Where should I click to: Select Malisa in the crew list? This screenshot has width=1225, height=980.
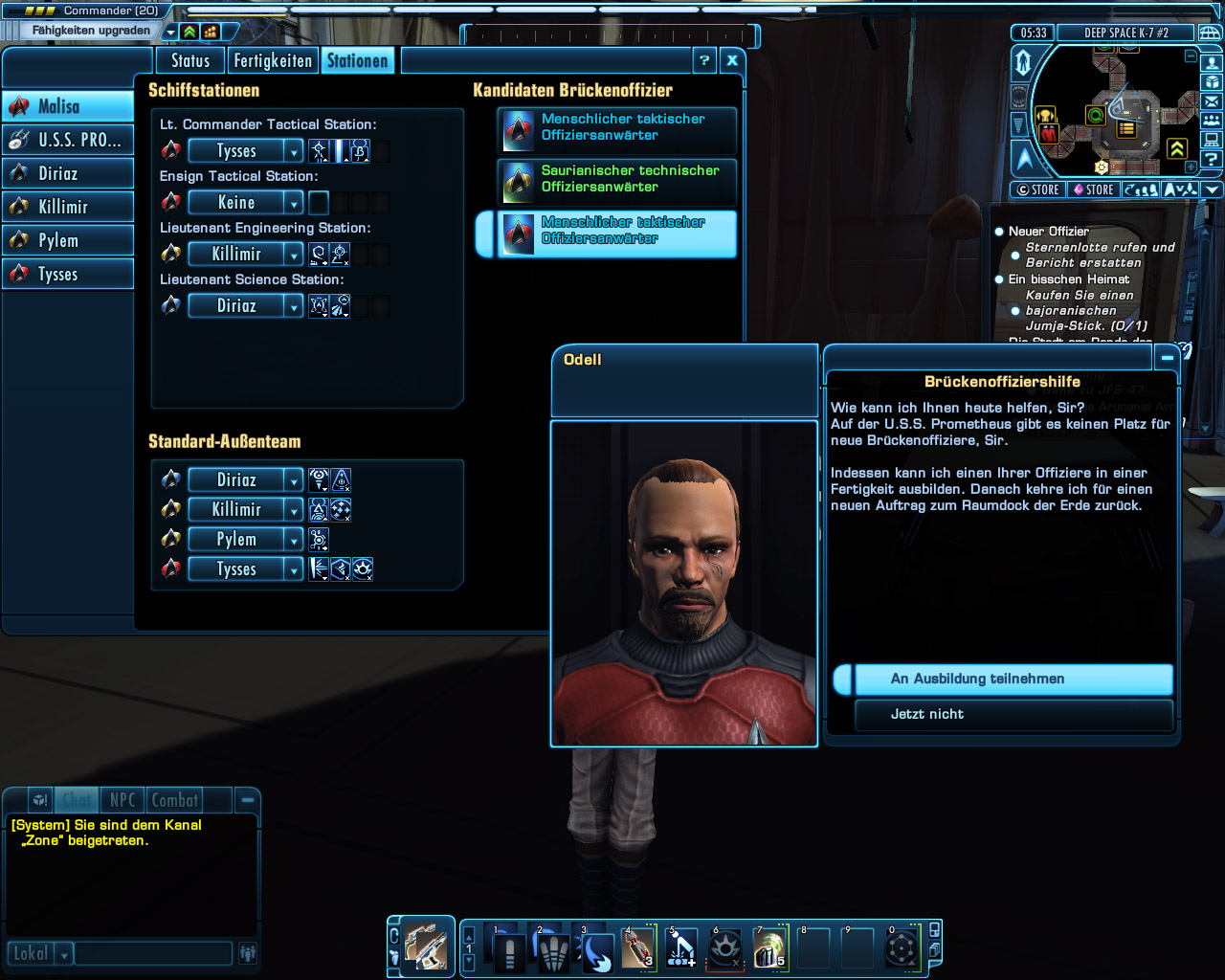(x=68, y=106)
